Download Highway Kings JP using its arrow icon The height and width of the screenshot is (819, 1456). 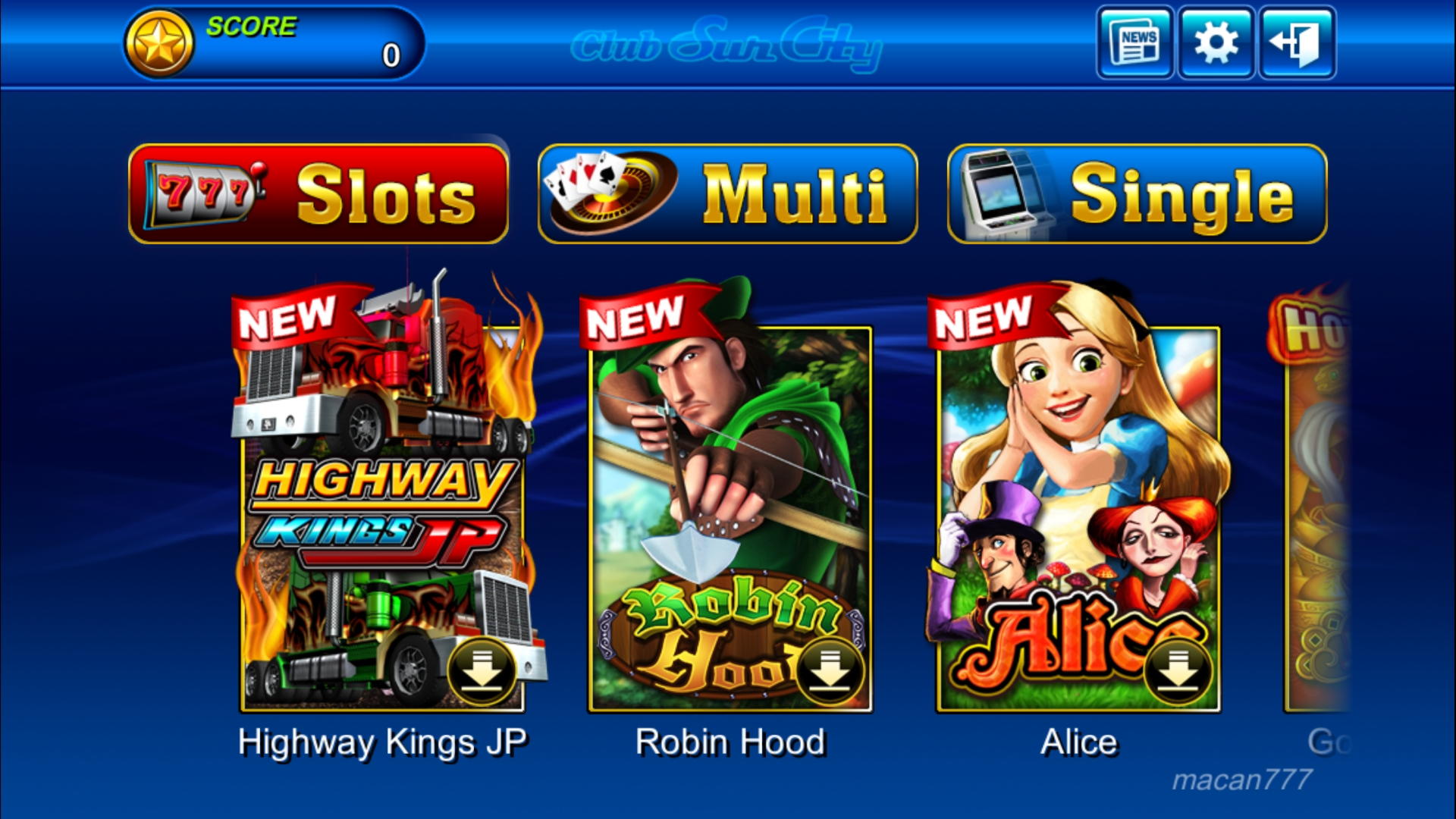click(482, 672)
